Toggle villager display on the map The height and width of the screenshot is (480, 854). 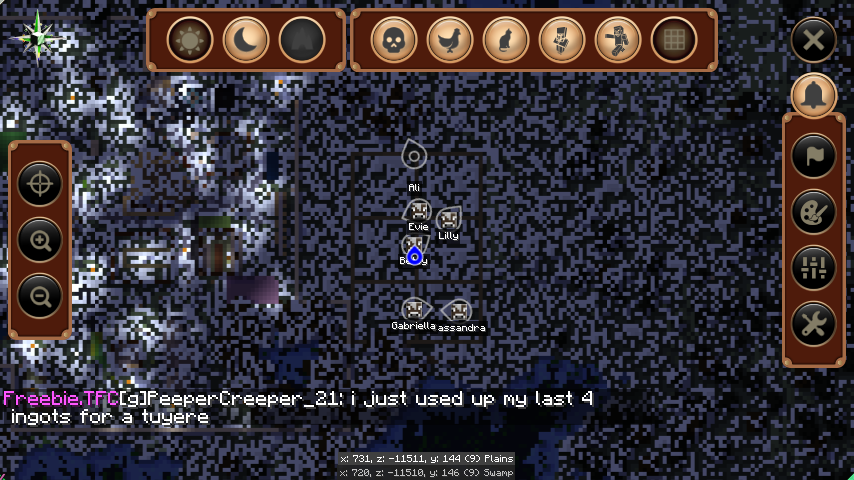tap(562, 40)
